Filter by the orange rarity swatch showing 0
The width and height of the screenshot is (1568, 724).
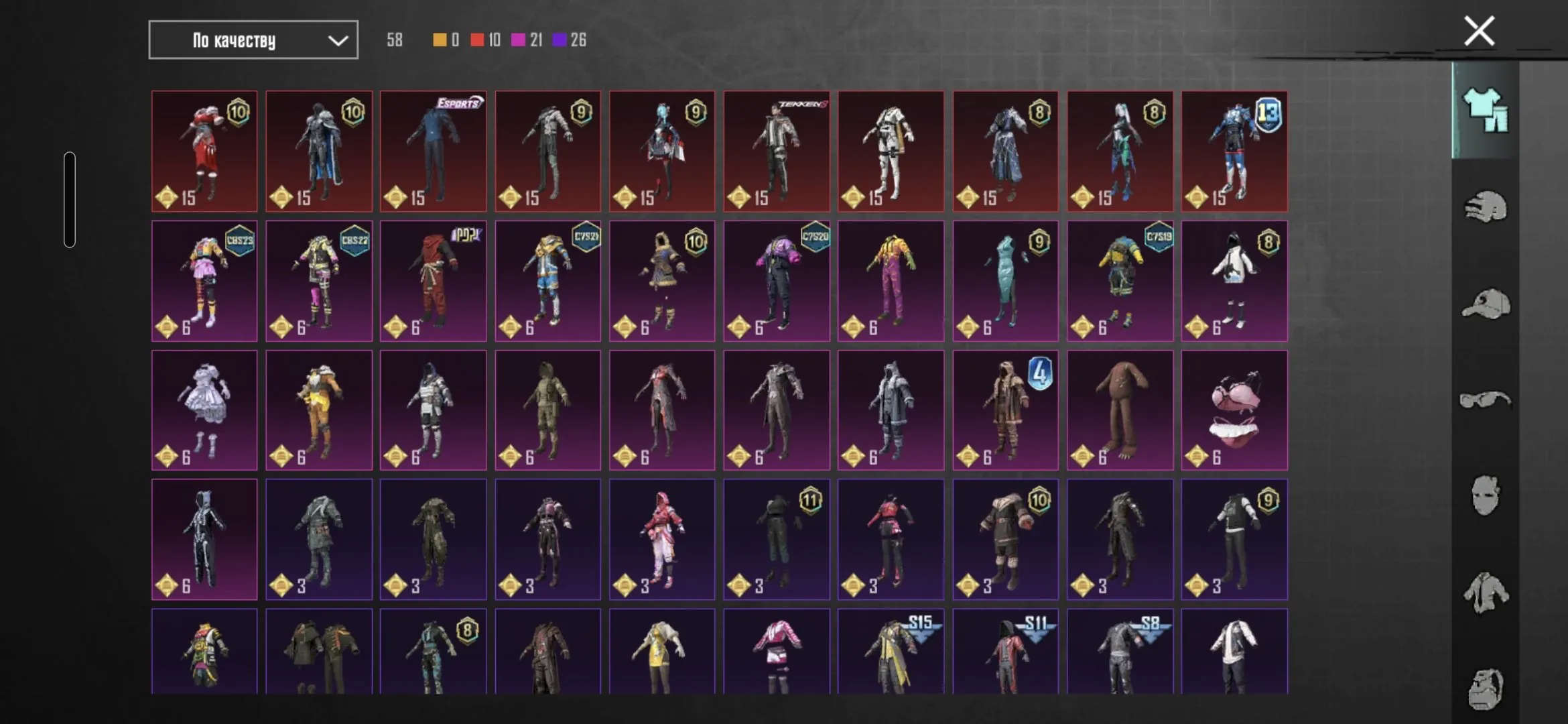pyautogui.click(x=439, y=40)
